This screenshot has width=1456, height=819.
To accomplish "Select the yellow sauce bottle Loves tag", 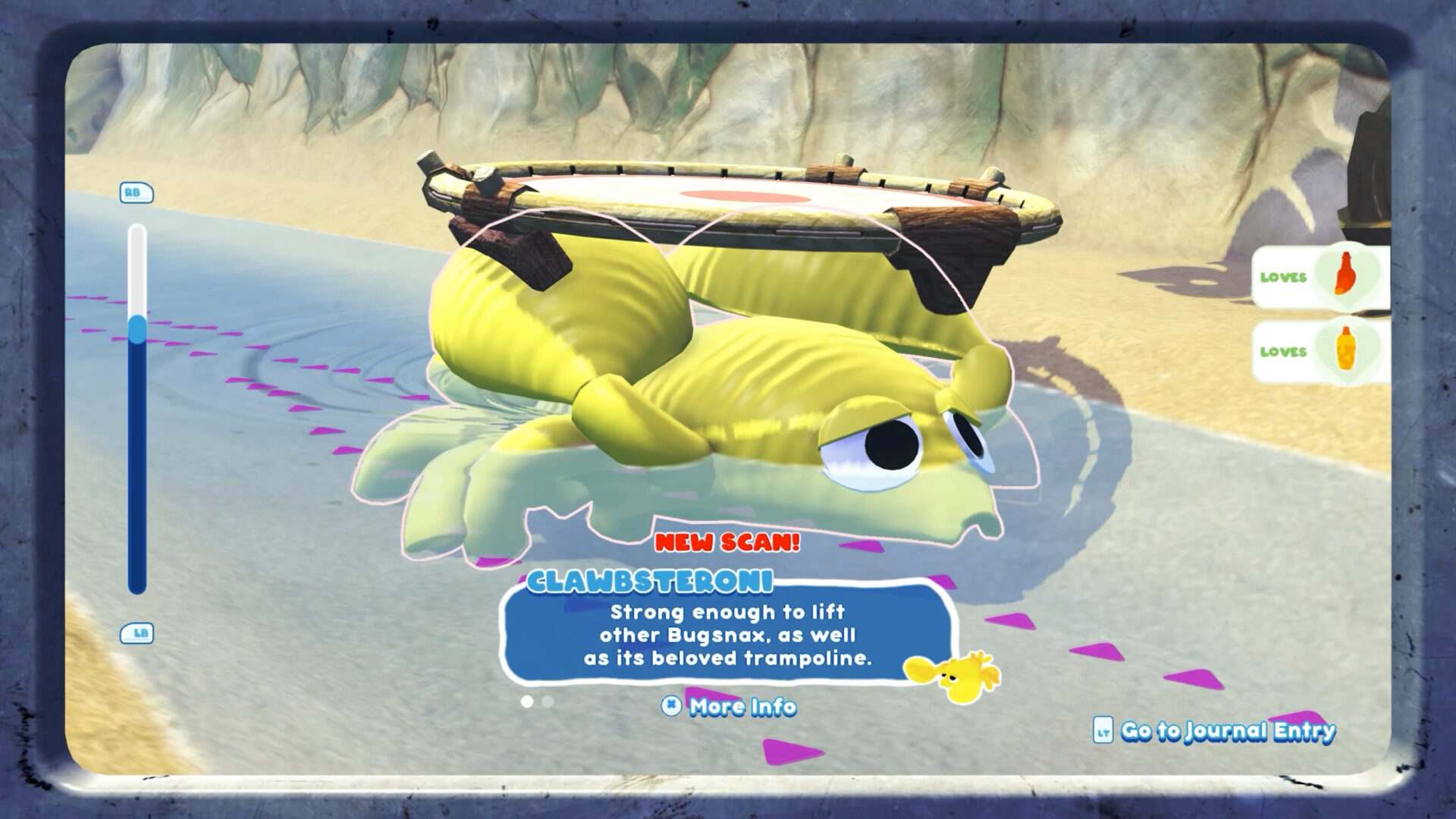I will [1320, 351].
